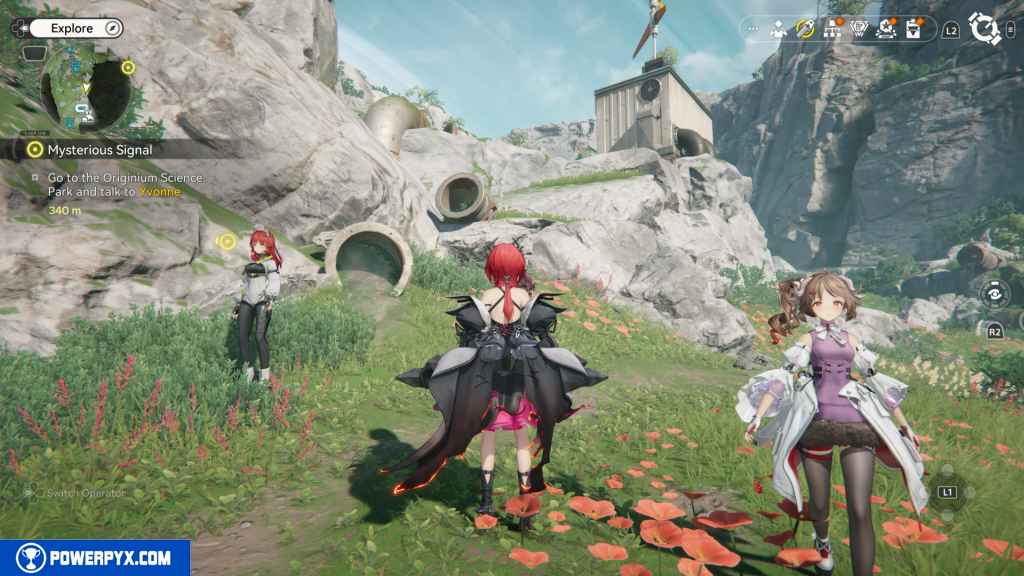Open the document icon with orange notification
The height and width of the screenshot is (576, 1024).
pyautogui.click(x=913, y=29)
